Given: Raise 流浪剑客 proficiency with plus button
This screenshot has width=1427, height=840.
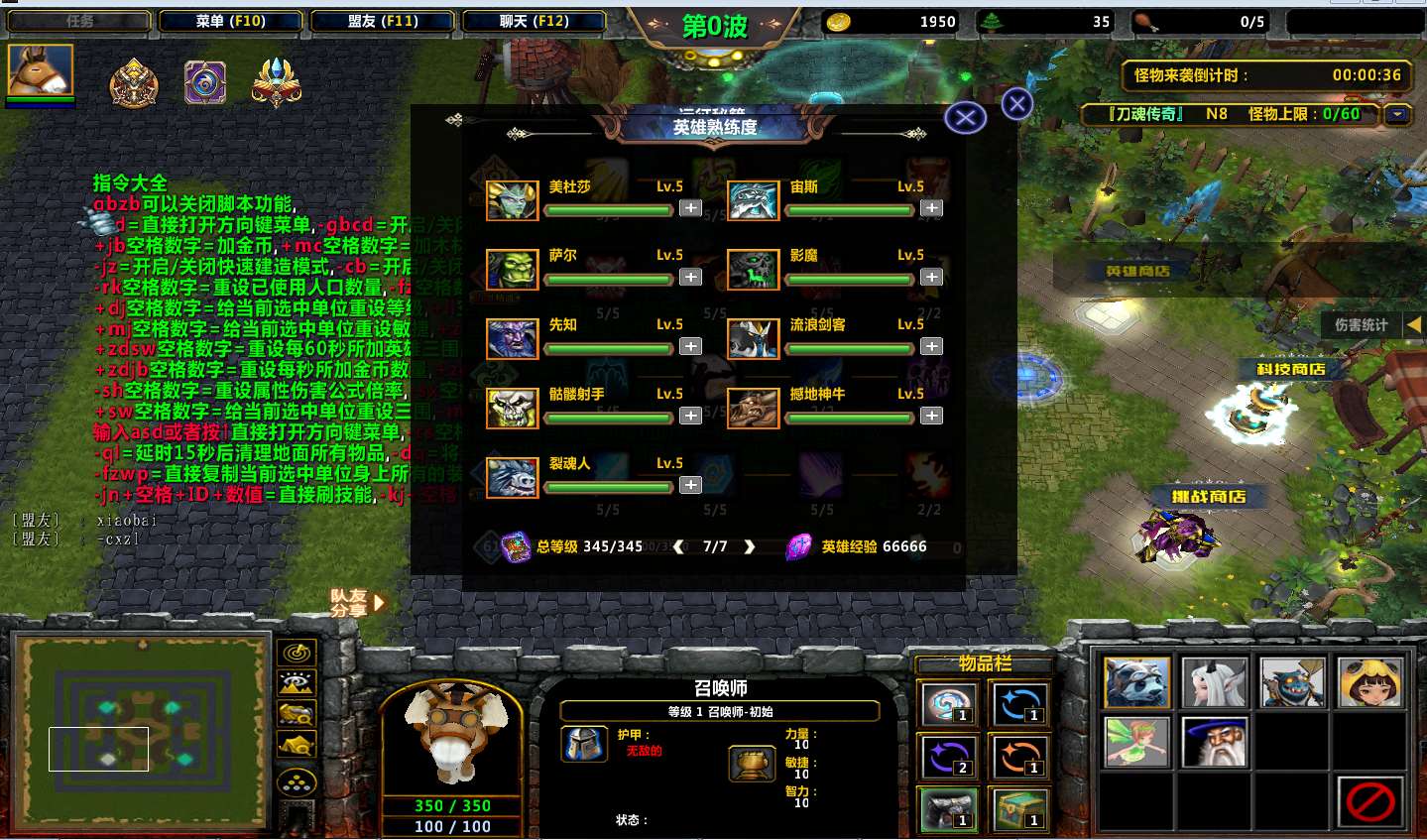Looking at the screenshot, I should (x=931, y=347).
